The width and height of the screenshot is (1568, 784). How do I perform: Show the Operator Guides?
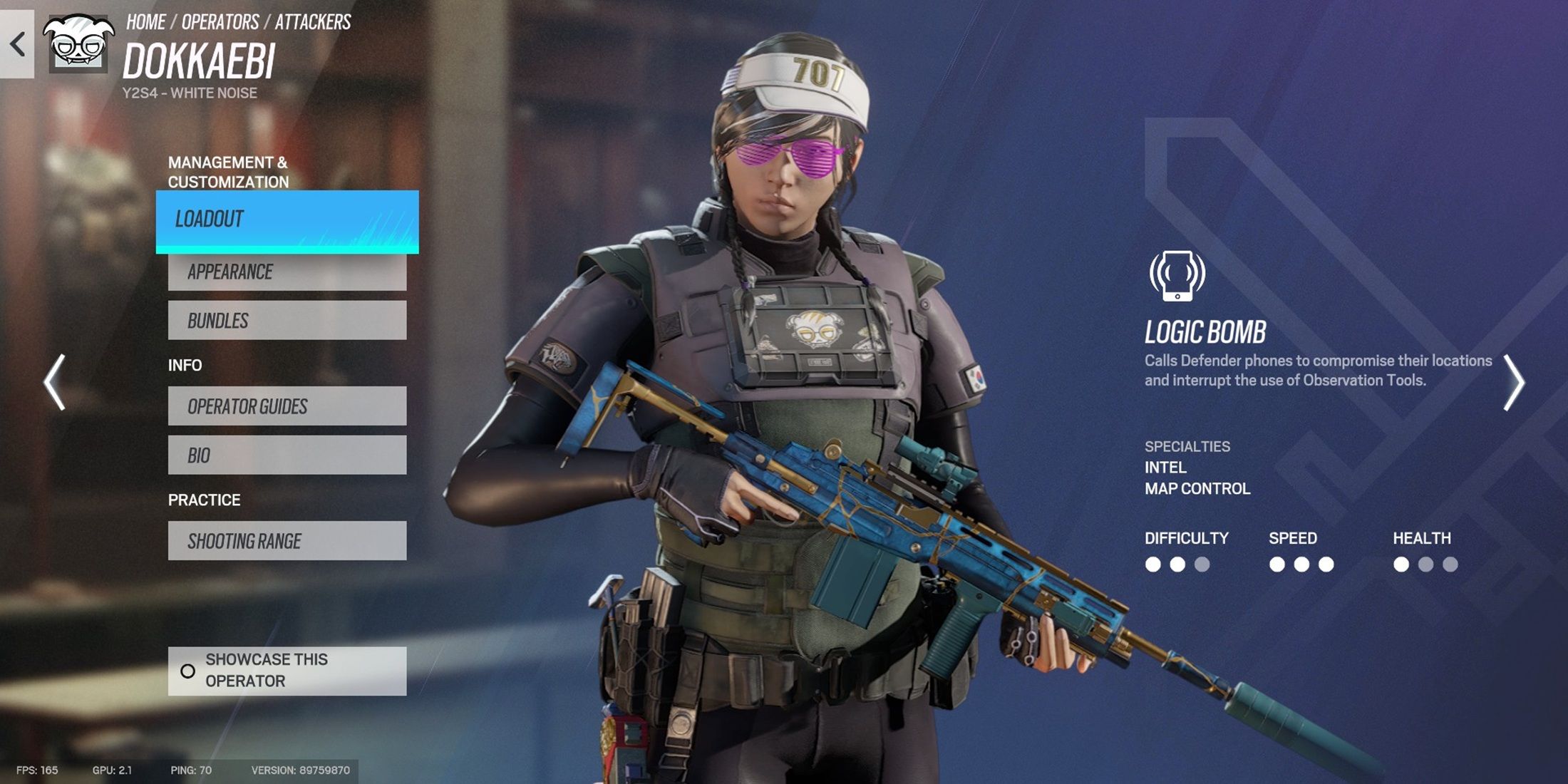(x=287, y=406)
